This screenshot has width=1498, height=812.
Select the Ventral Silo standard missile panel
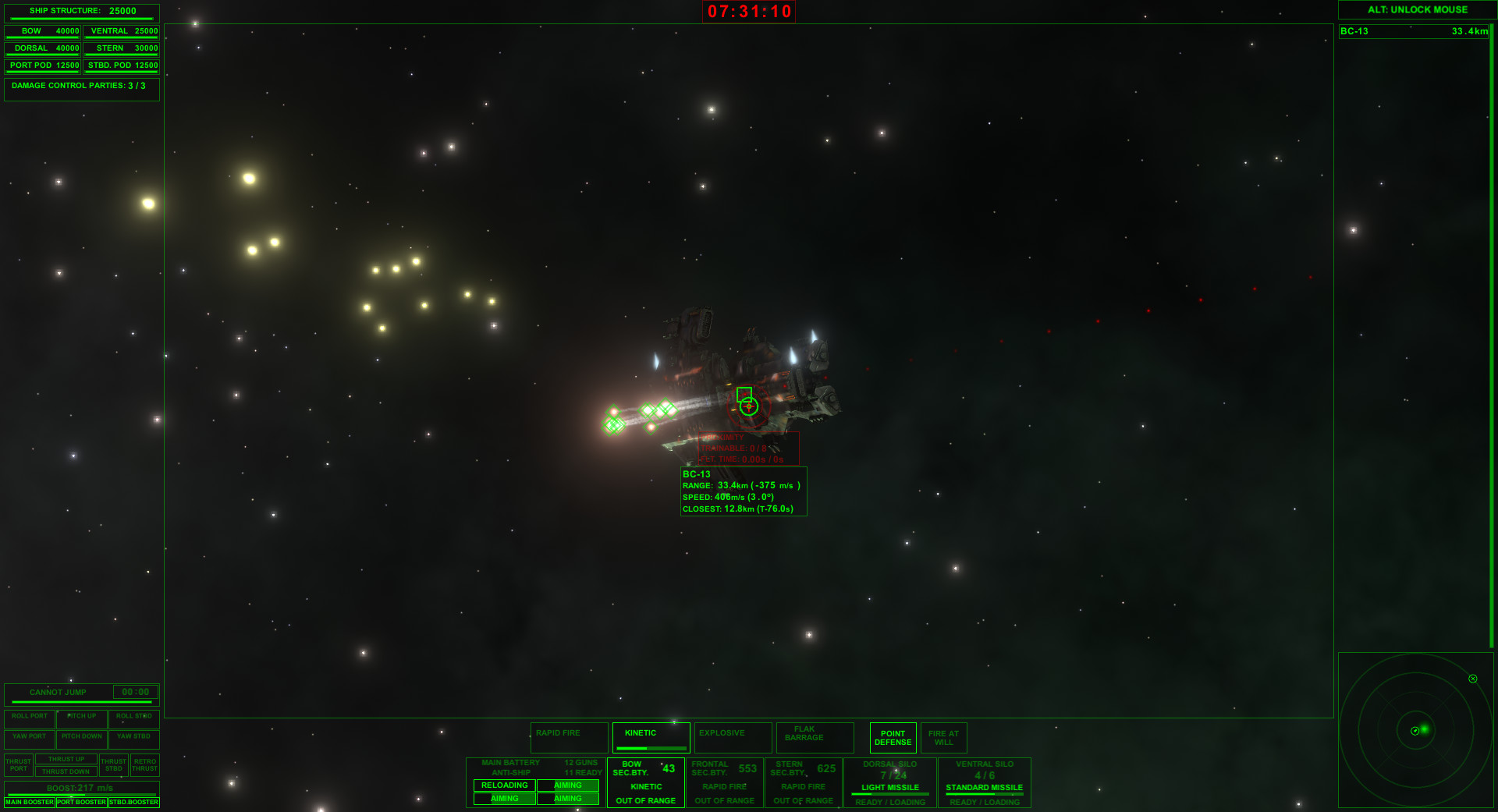984,782
